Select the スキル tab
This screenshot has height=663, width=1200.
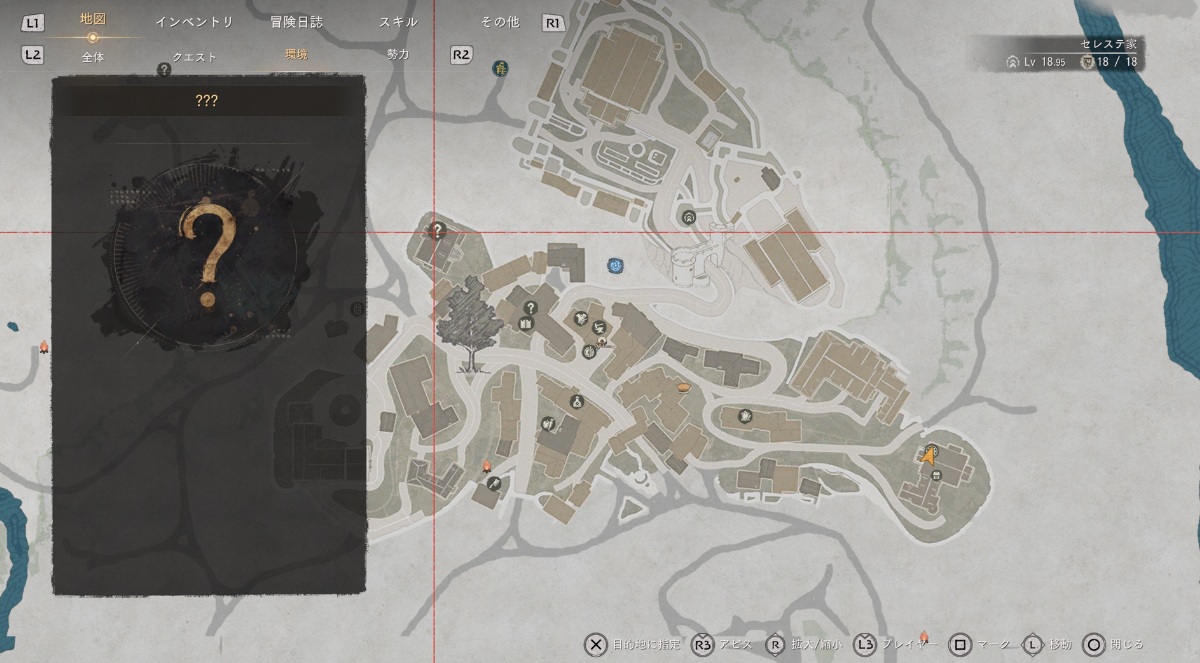(399, 22)
